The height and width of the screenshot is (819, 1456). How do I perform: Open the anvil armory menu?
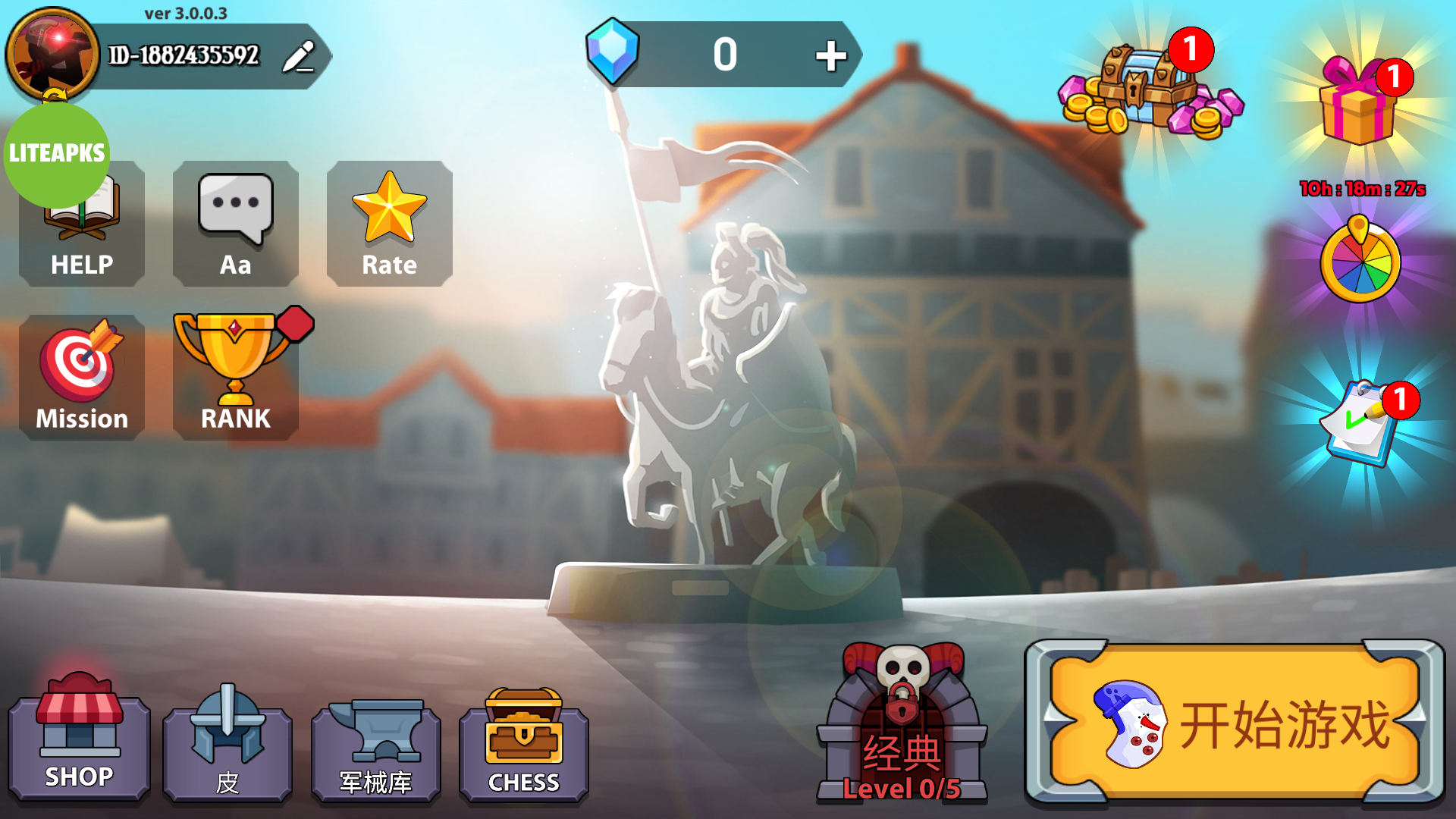tap(375, 747)
